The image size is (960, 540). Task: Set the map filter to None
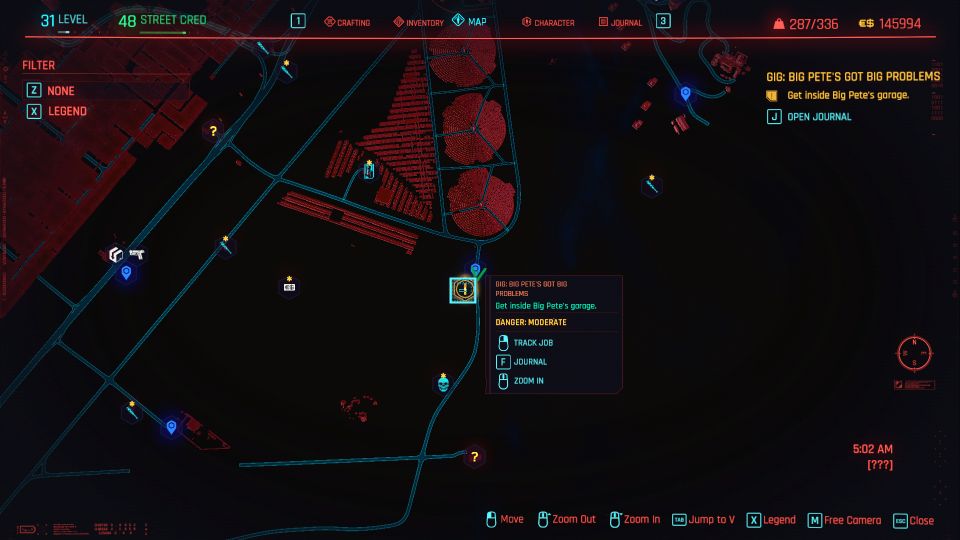[60, 90]
